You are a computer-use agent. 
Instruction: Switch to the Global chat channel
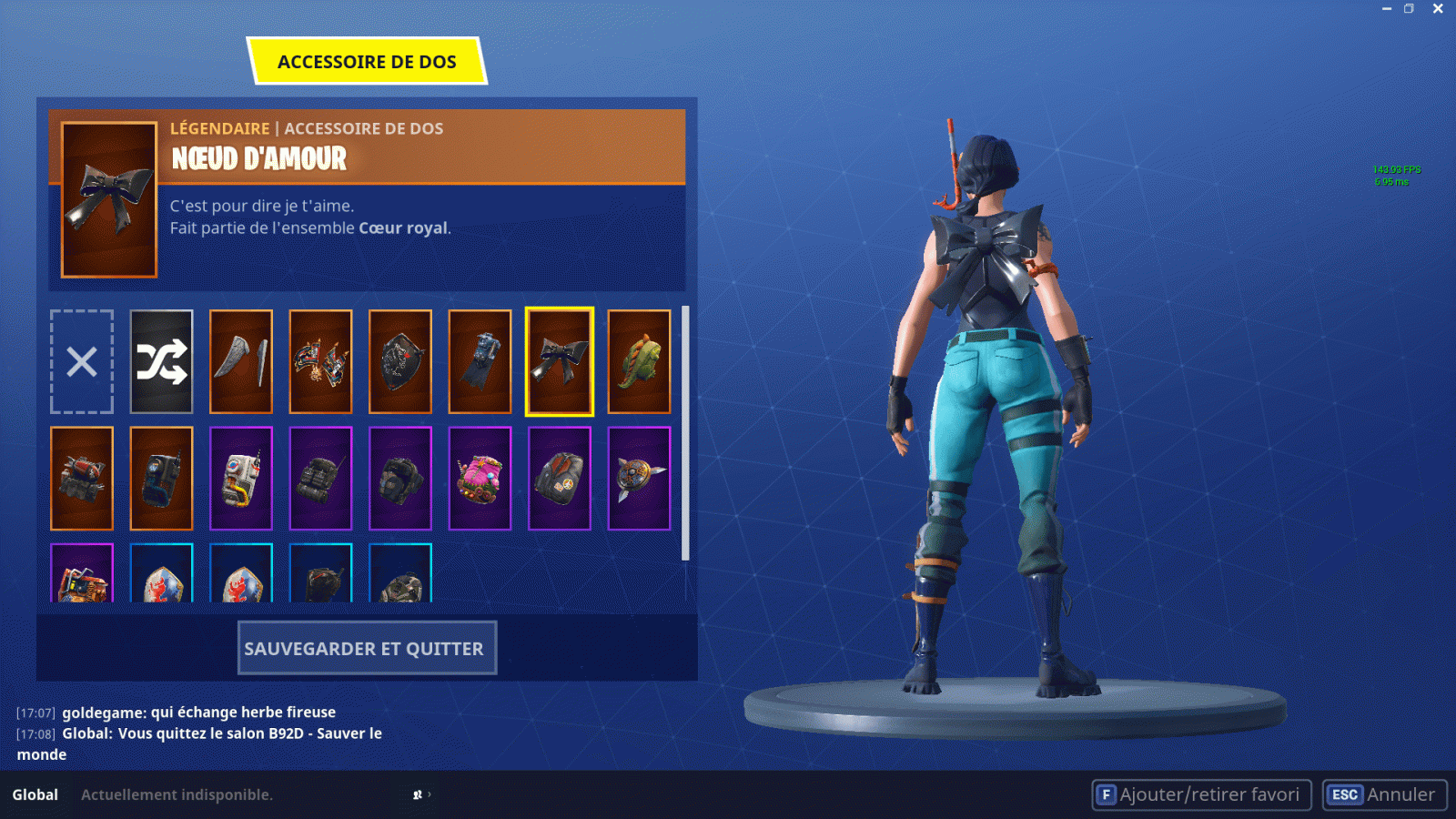point(34,794)
